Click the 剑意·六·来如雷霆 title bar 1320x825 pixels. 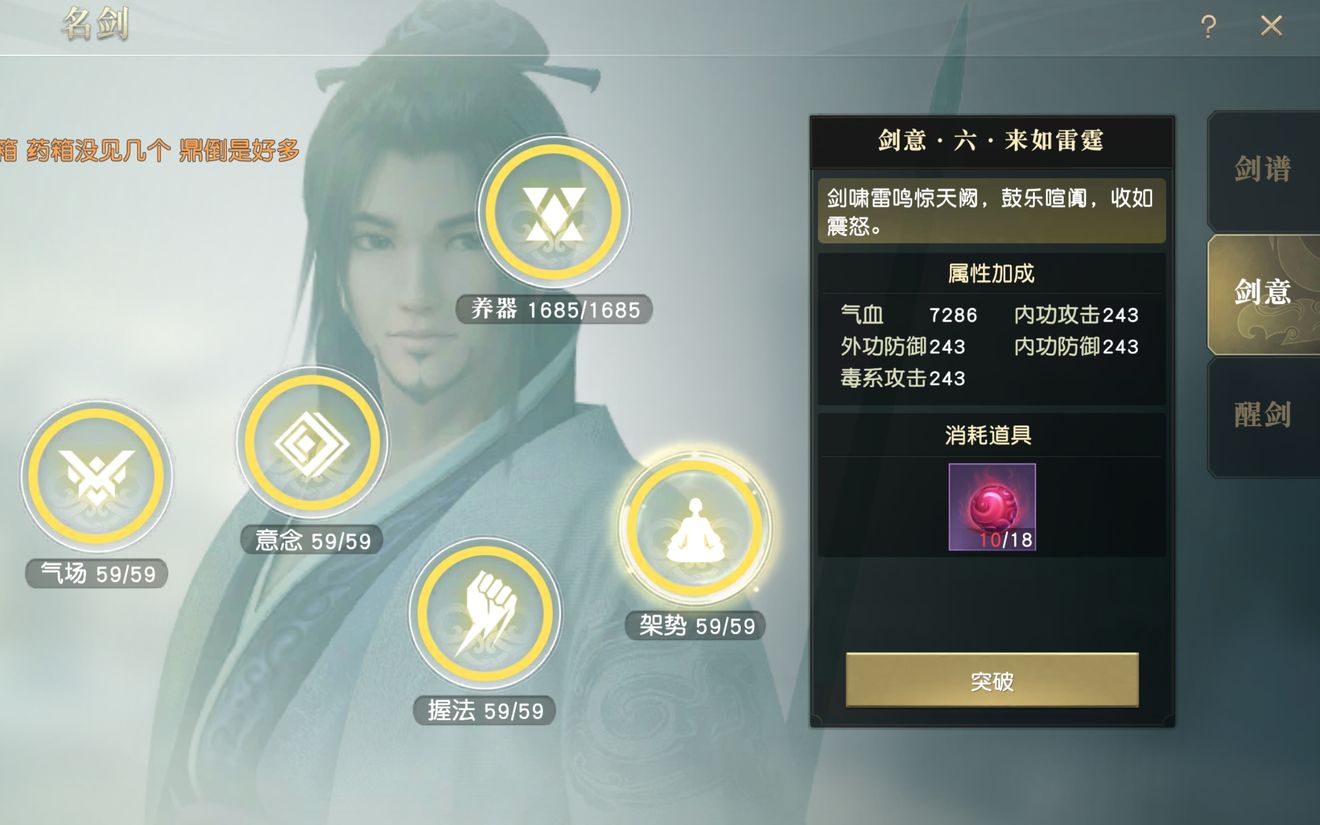(x=991, y=141)
